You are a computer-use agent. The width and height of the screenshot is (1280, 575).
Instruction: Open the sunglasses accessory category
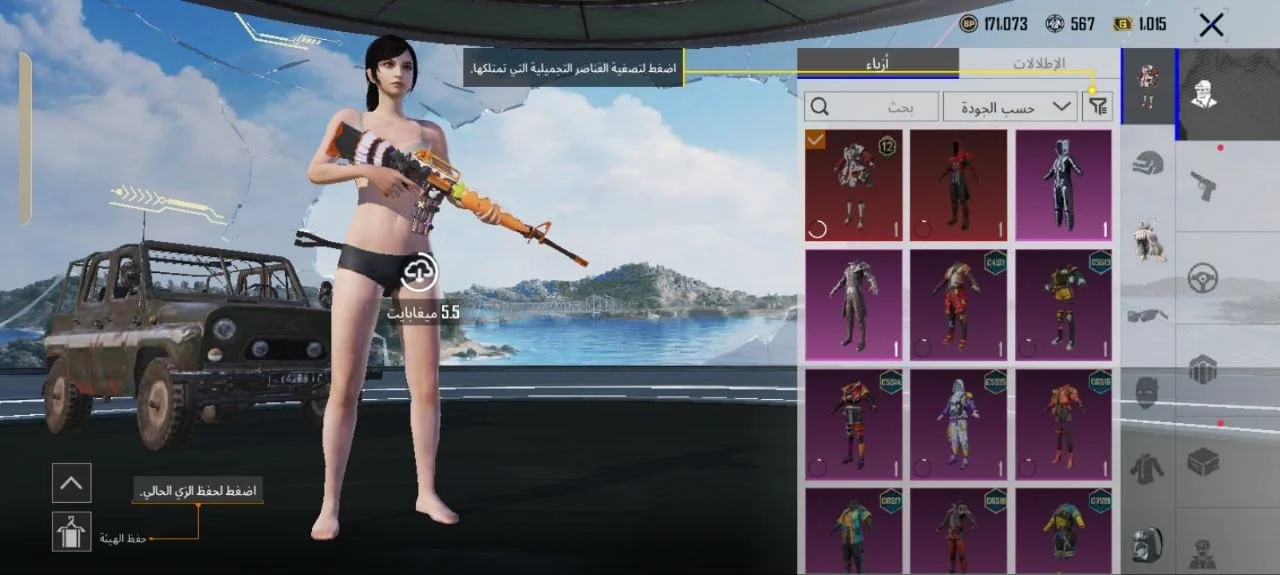(x=1147, y=316)
